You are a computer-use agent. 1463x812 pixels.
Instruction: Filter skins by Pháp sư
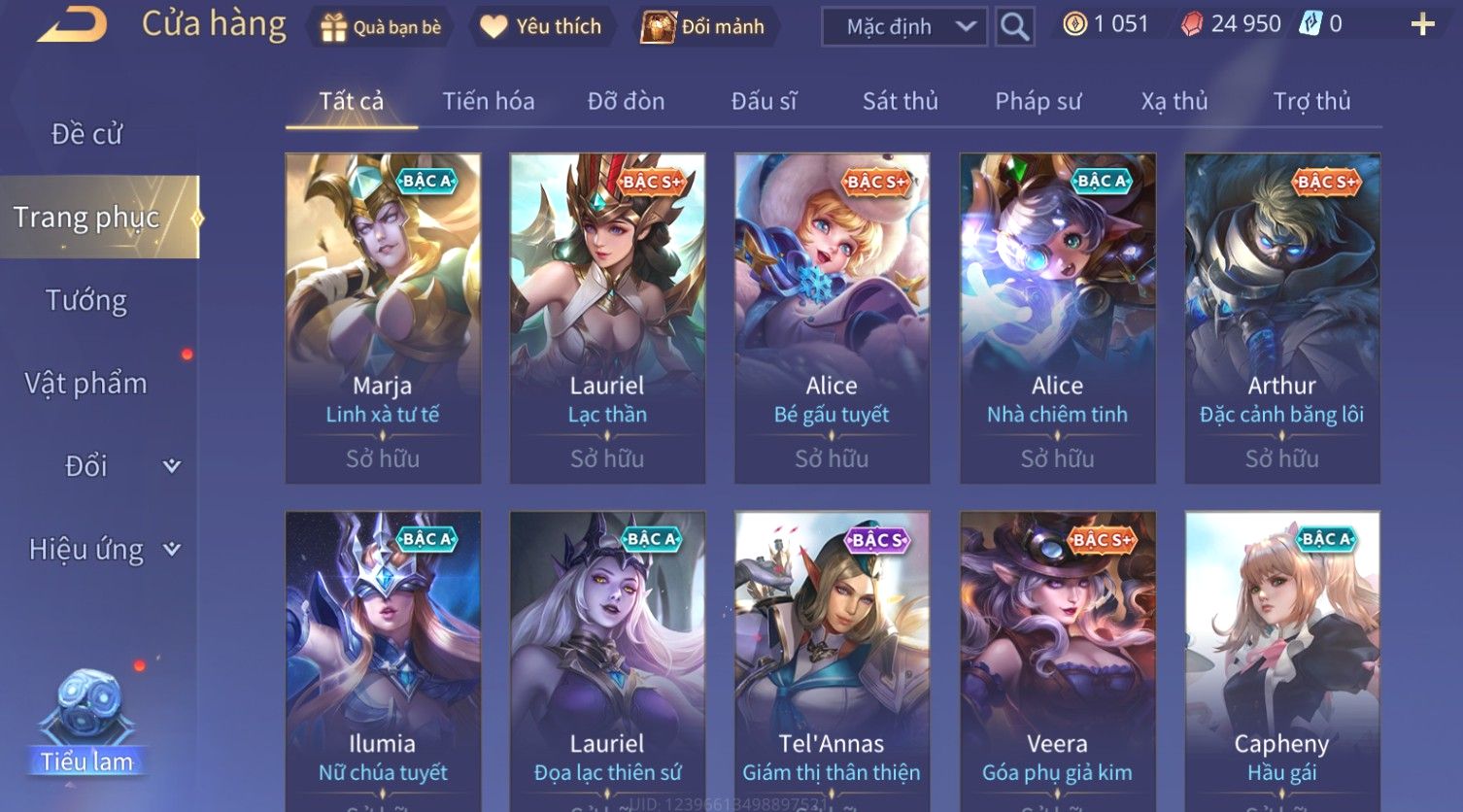1038,101
